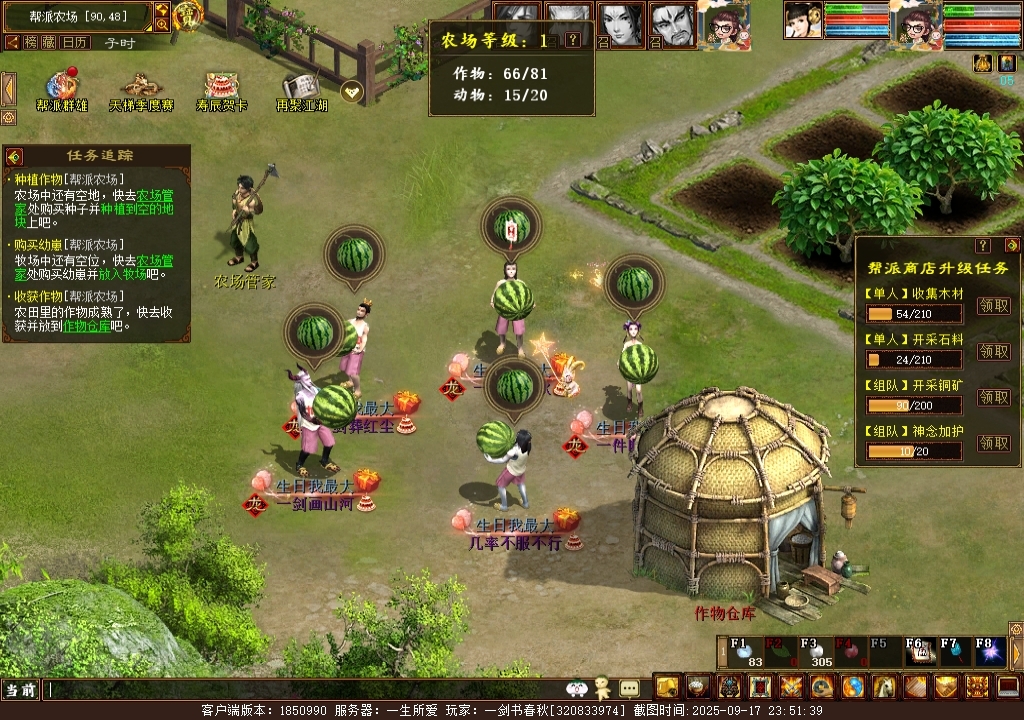This screenshot has height=720, width=1024.
Task: Collapse the 任务追踪 quest tracker panel
Action: pyautogui.click(x=14, y=156)
